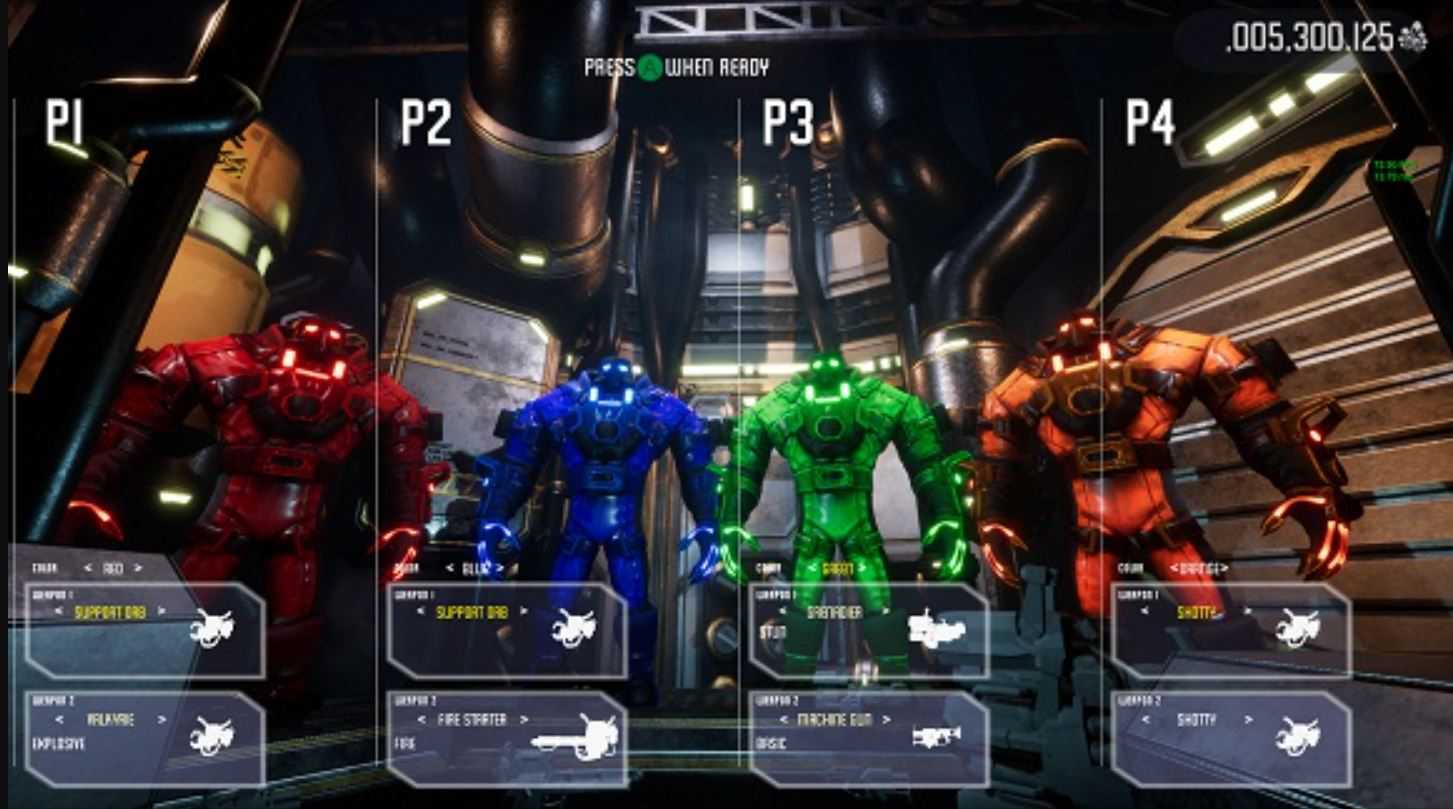This screenshot has height=809, width=1453.
Task: Click the left arrow on P4's Weapon 2 Shotty
Action: tap(1146, 719)
